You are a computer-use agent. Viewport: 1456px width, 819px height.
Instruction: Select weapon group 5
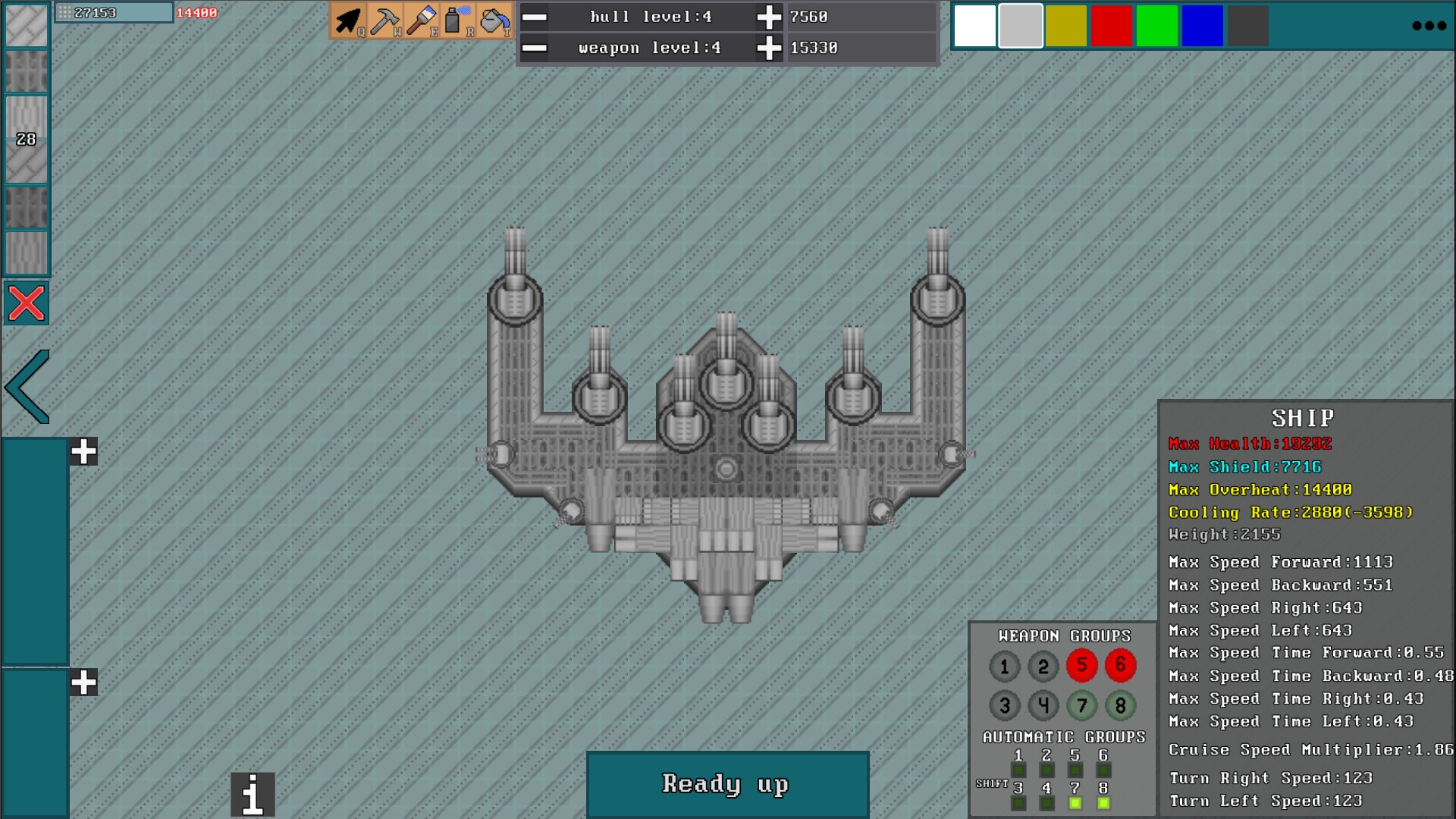pos(1081,666)
